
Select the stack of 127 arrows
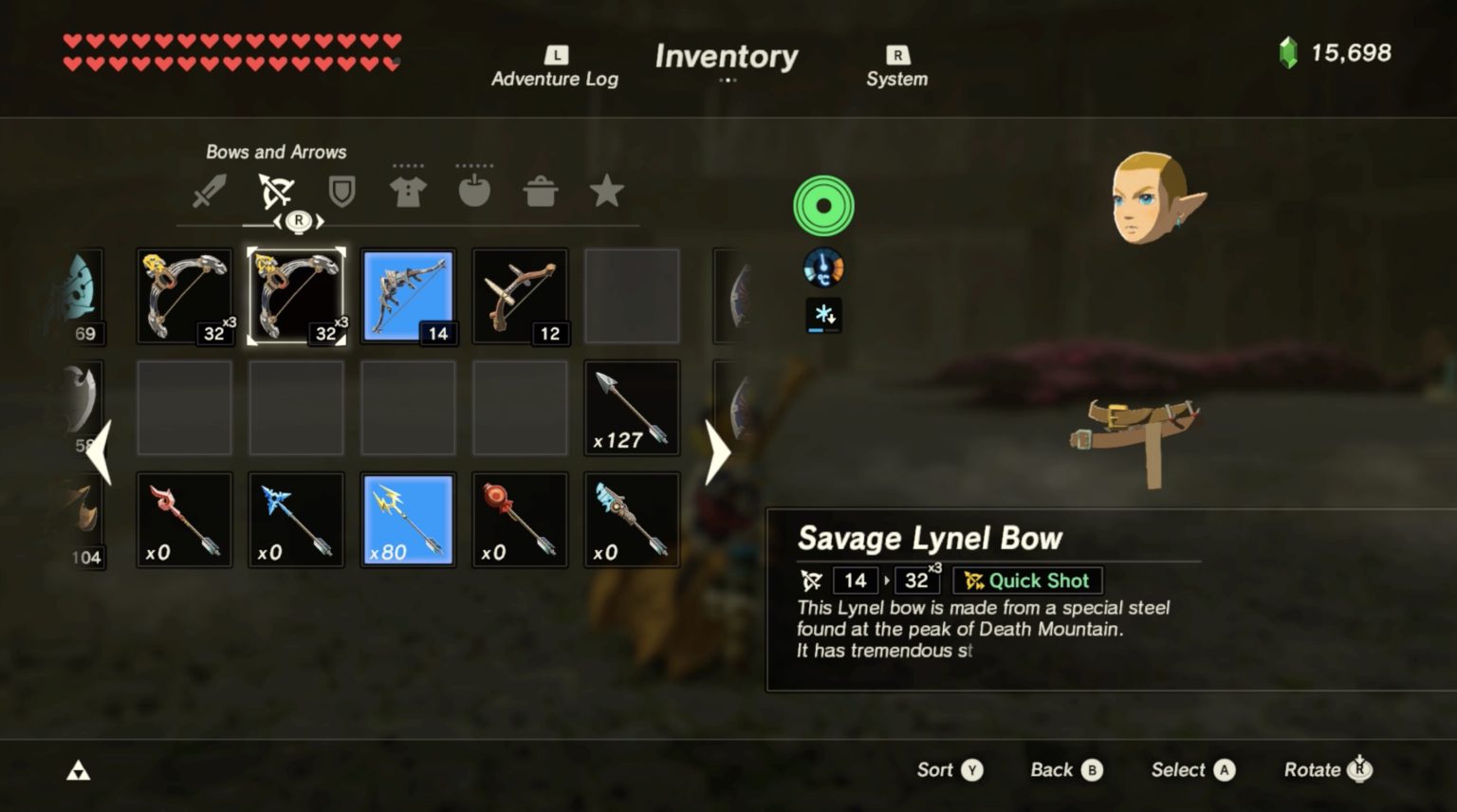tap(631, 407)
